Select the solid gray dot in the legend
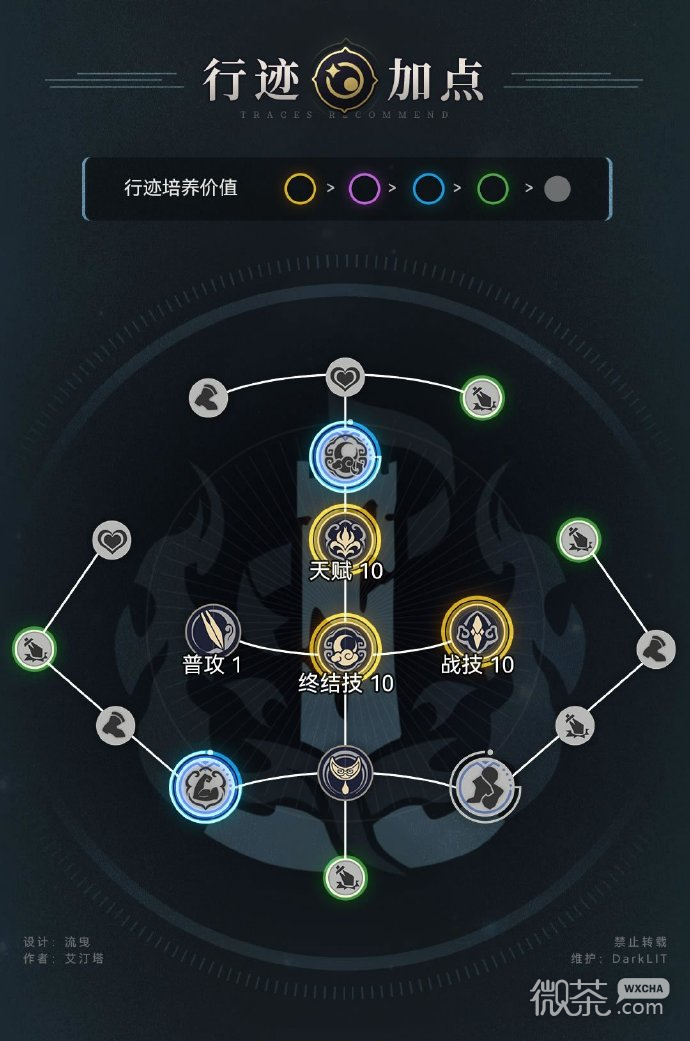The image size is (690, 1041). coord(557,188)
